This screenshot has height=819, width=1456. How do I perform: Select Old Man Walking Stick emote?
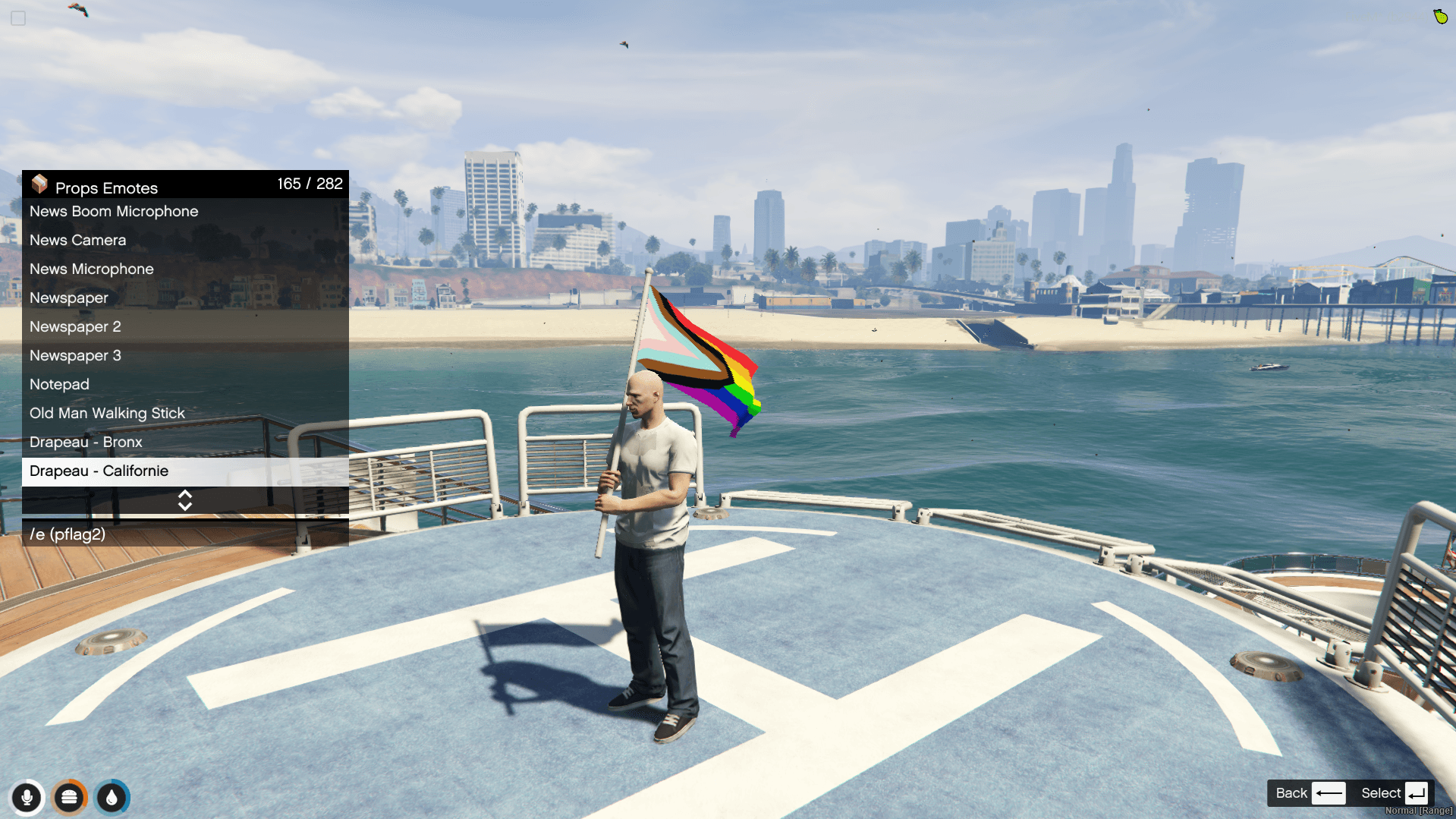107,414
